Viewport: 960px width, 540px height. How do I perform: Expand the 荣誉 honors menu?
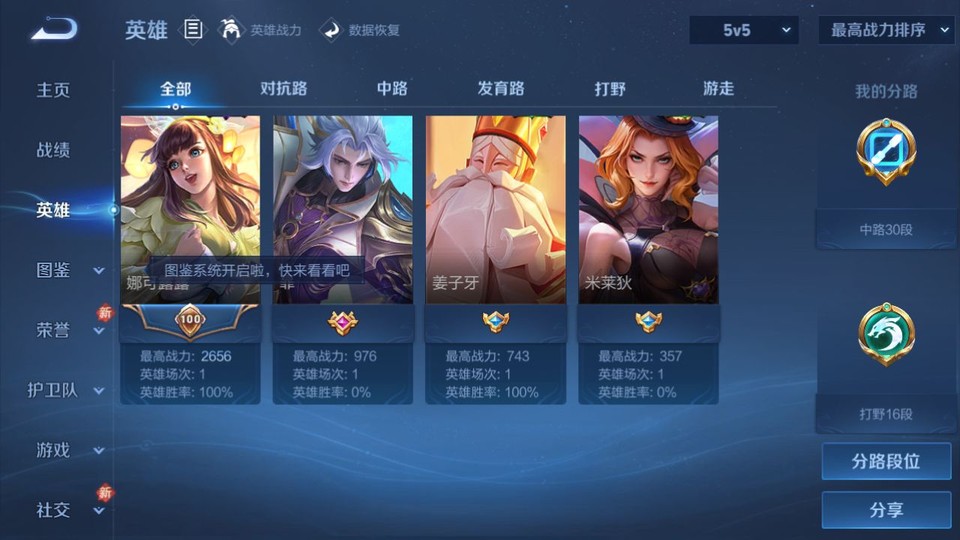tap(66, 330)
